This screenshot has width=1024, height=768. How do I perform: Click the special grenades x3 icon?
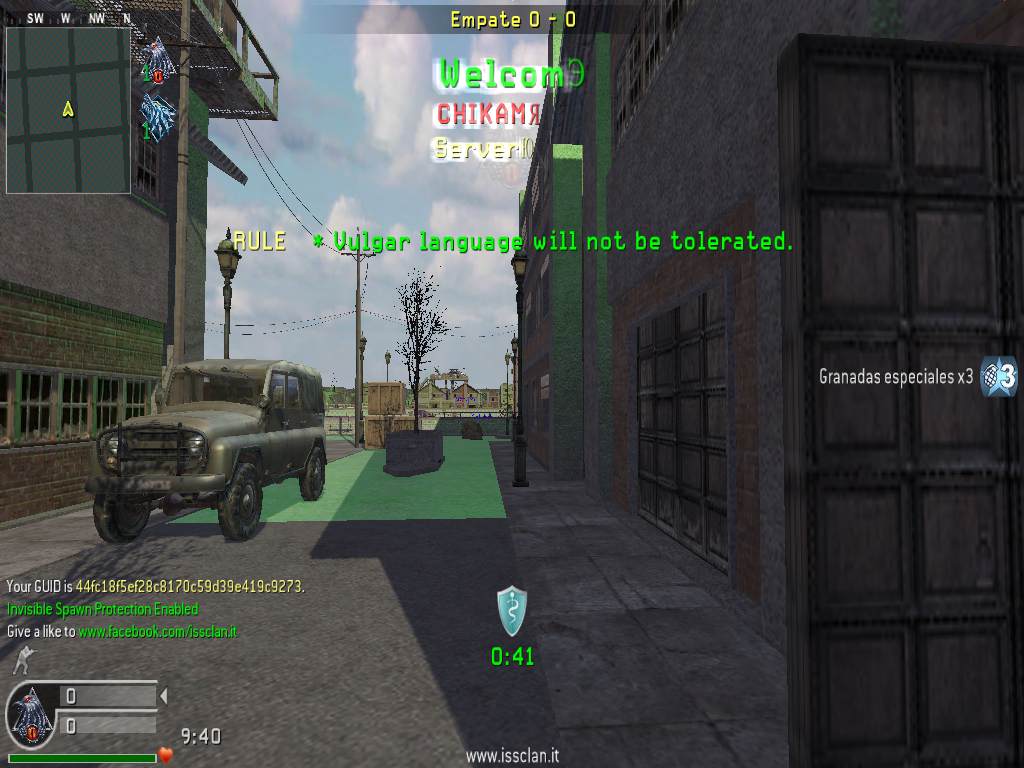click(997, 376)
